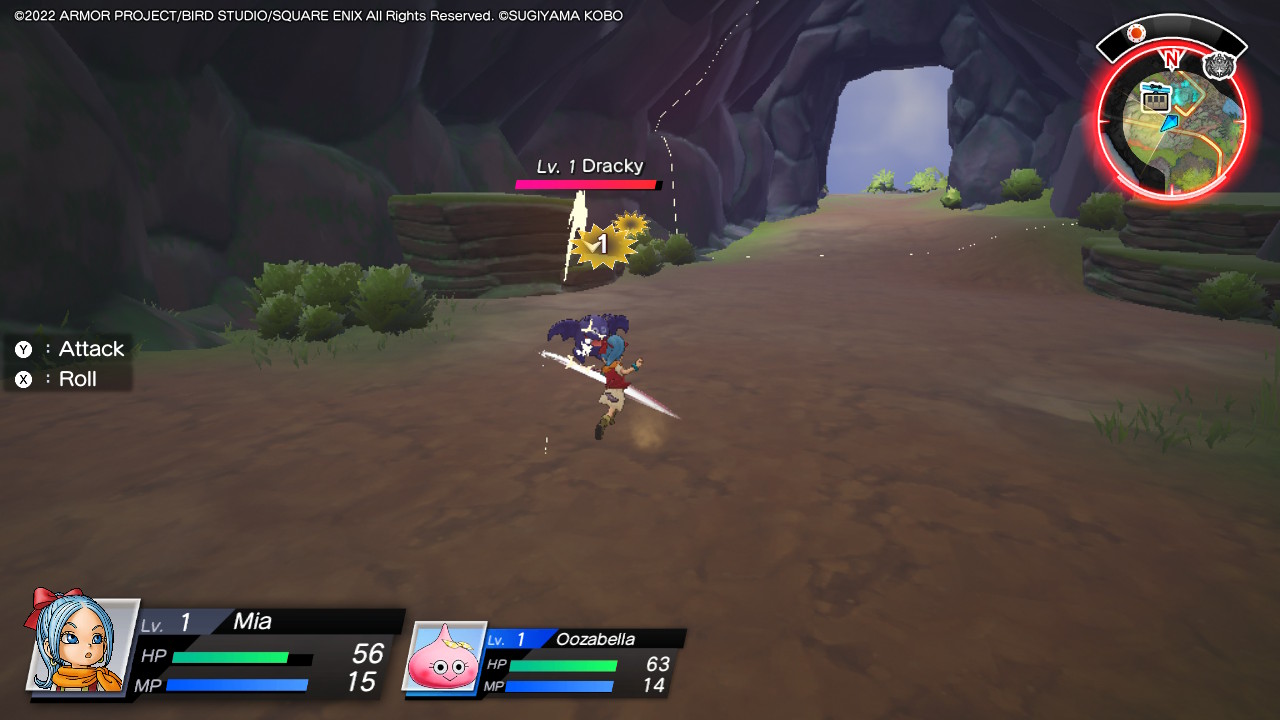This screenshot has height=720, width=1280.
Task: Click Oozabella's blue MP bar
Action: point(562,686)
